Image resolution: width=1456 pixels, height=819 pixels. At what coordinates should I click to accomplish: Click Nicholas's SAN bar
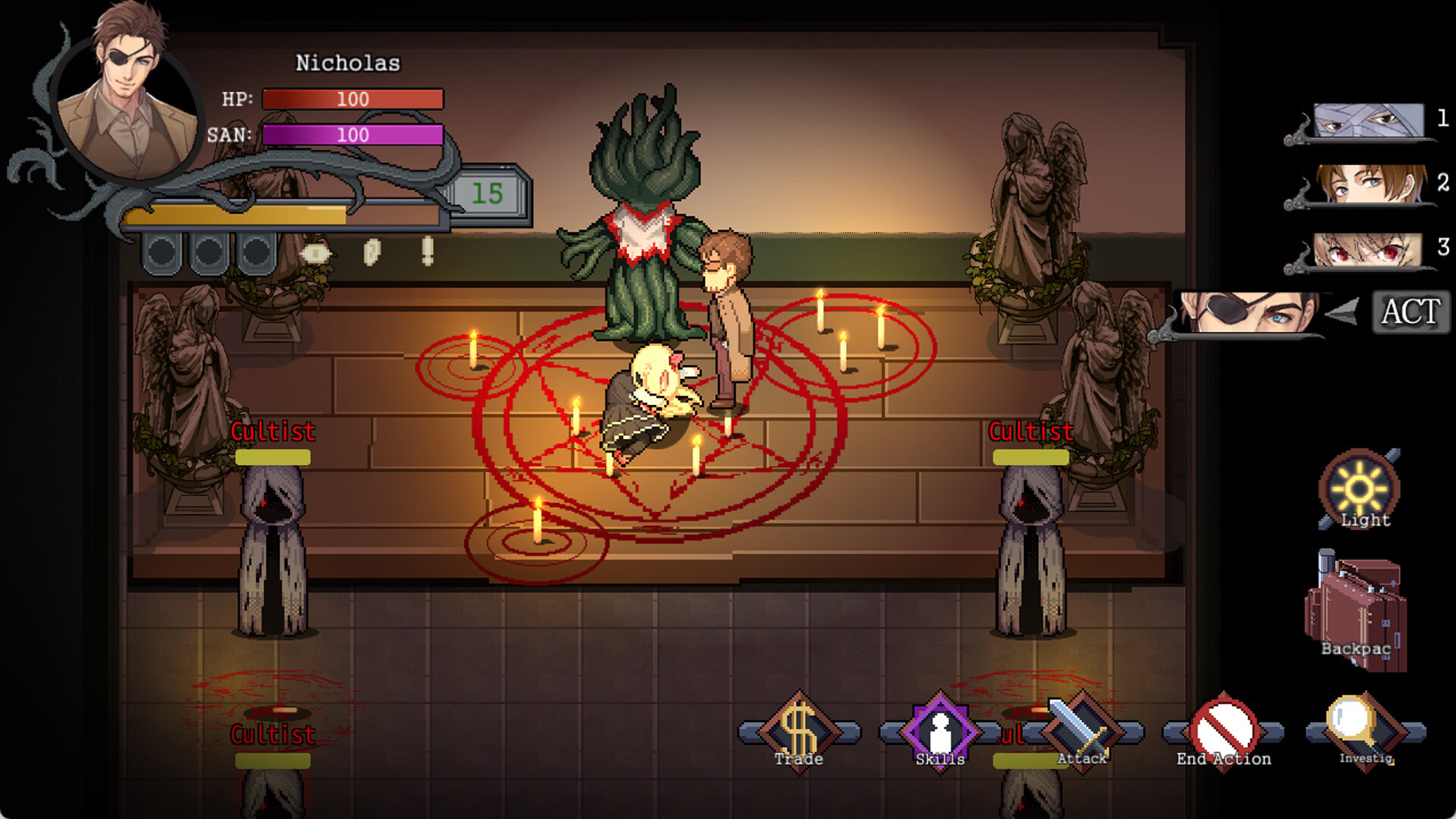351,134
